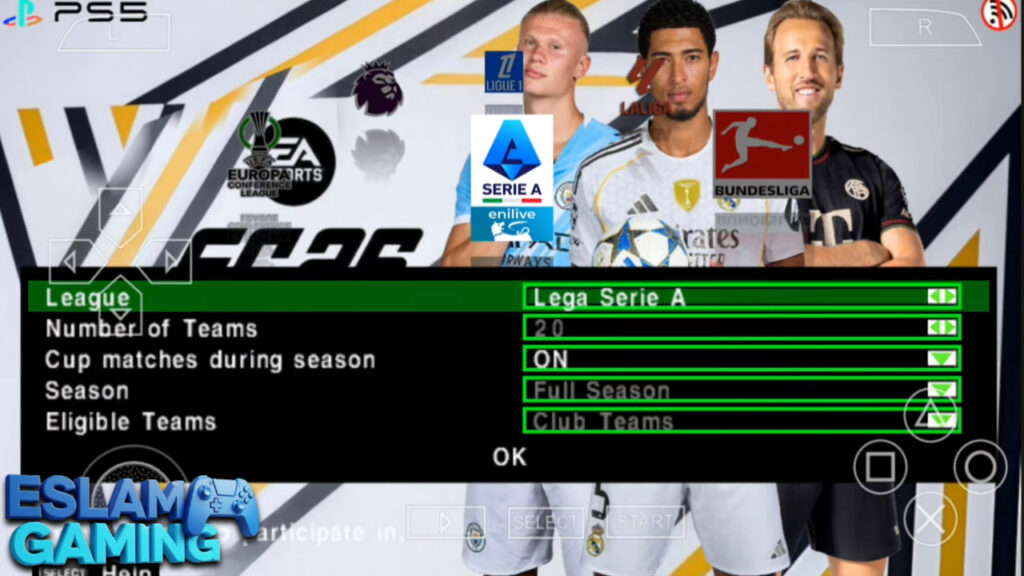Screen dimensions: 1024x576
Task: Open the Season dropdown showing Full Season
Action: tap(741, 389)
